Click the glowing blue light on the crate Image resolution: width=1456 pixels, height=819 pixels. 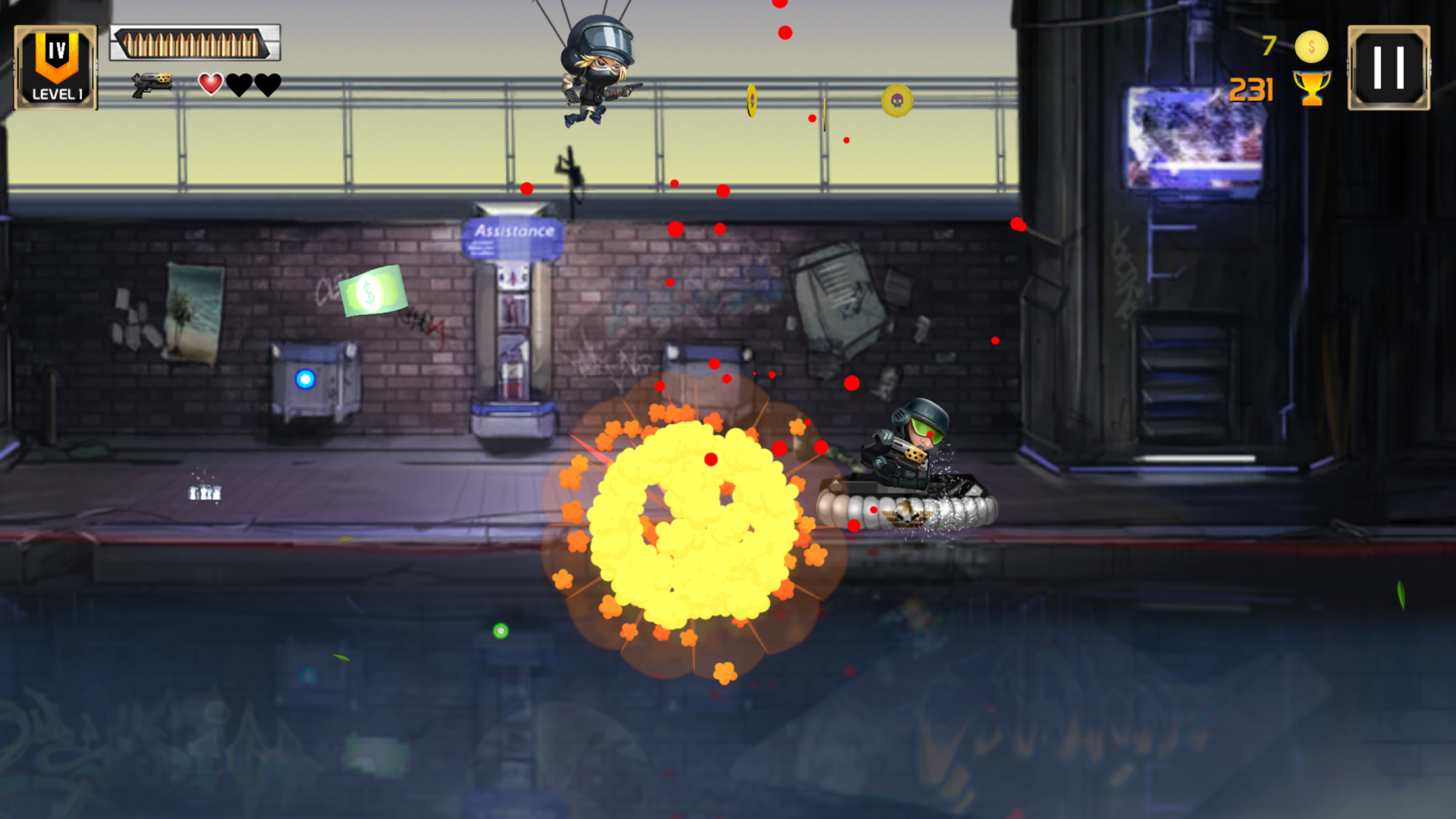pos(304,378)
